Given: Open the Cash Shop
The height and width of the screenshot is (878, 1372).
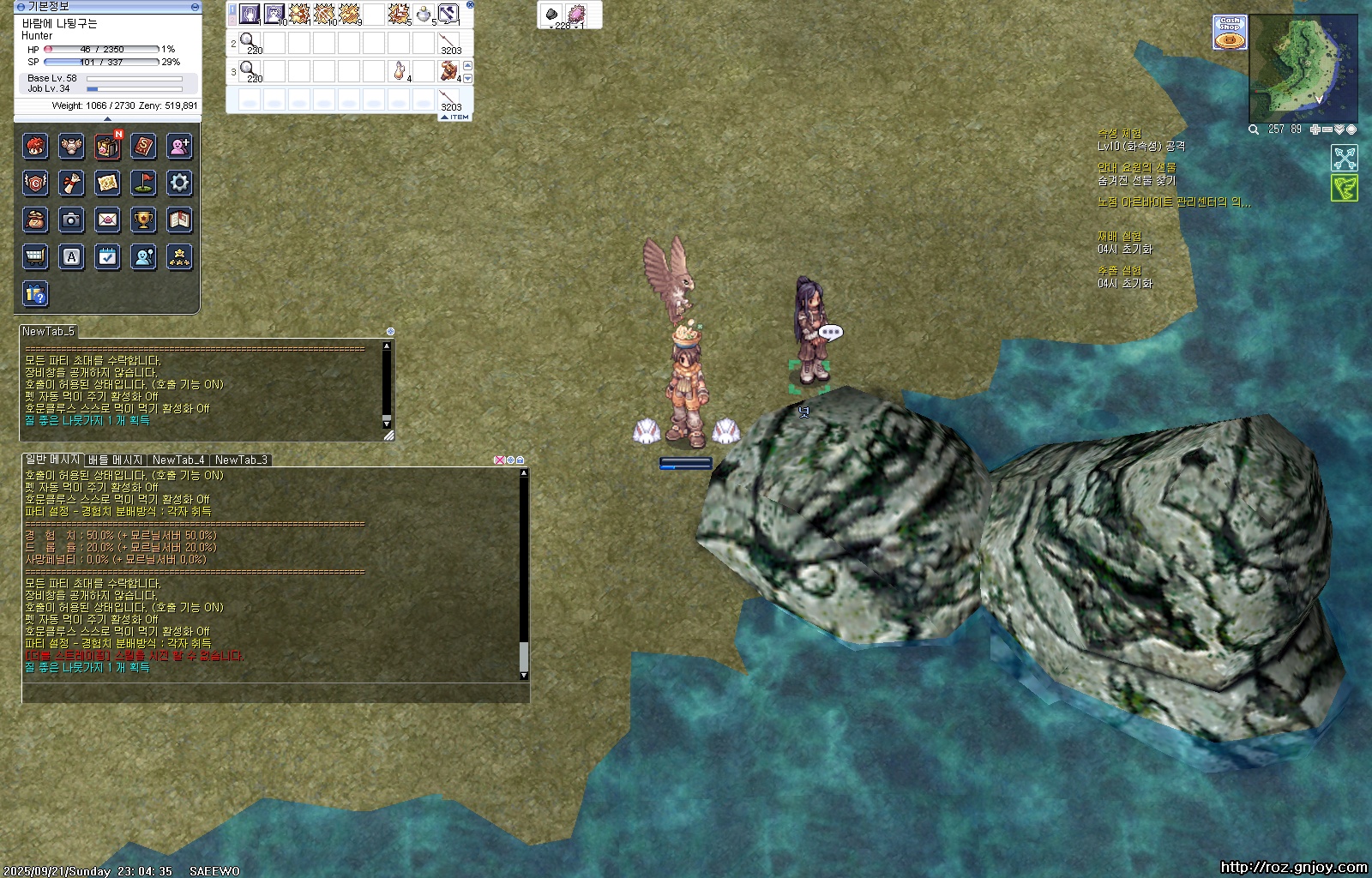Looking at the screenshot, I should [x=1230, y=33].
